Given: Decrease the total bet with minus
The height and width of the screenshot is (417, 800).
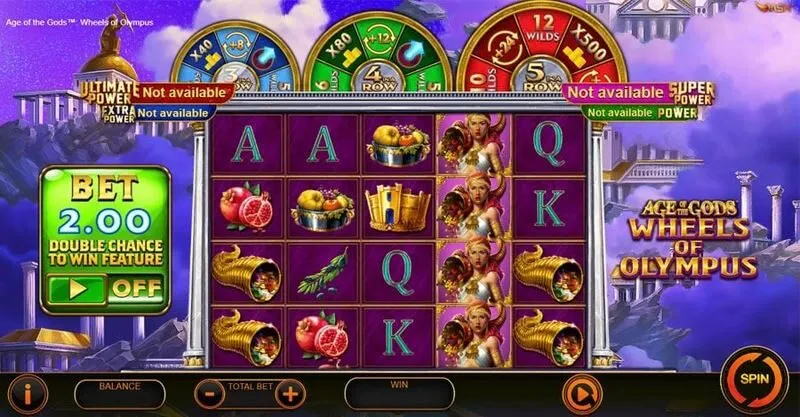Looking at the screenshot, I should 209,392.
